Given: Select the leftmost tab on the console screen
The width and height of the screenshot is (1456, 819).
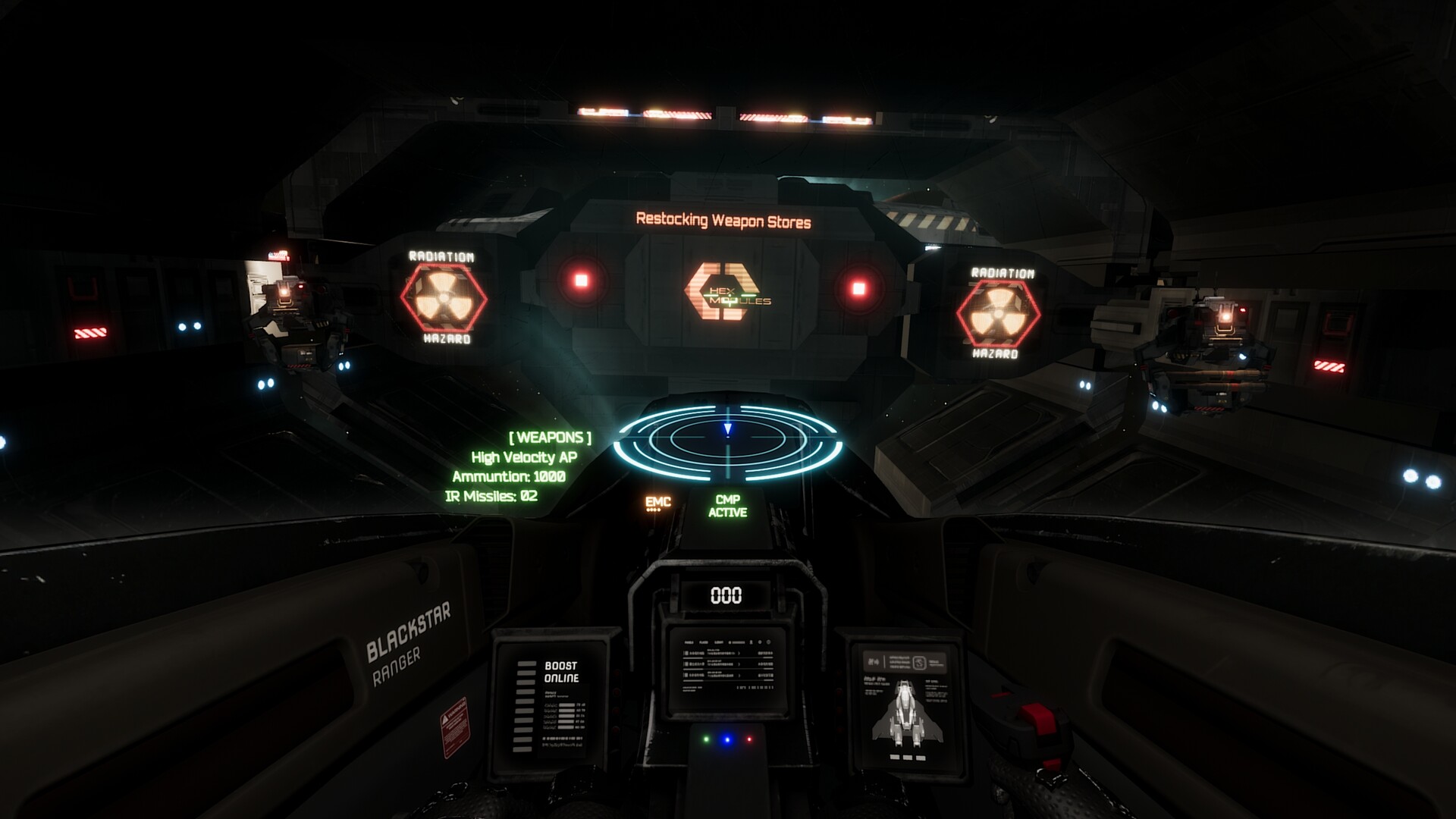Looking at the screenshot, I should [x=689, y=642].
